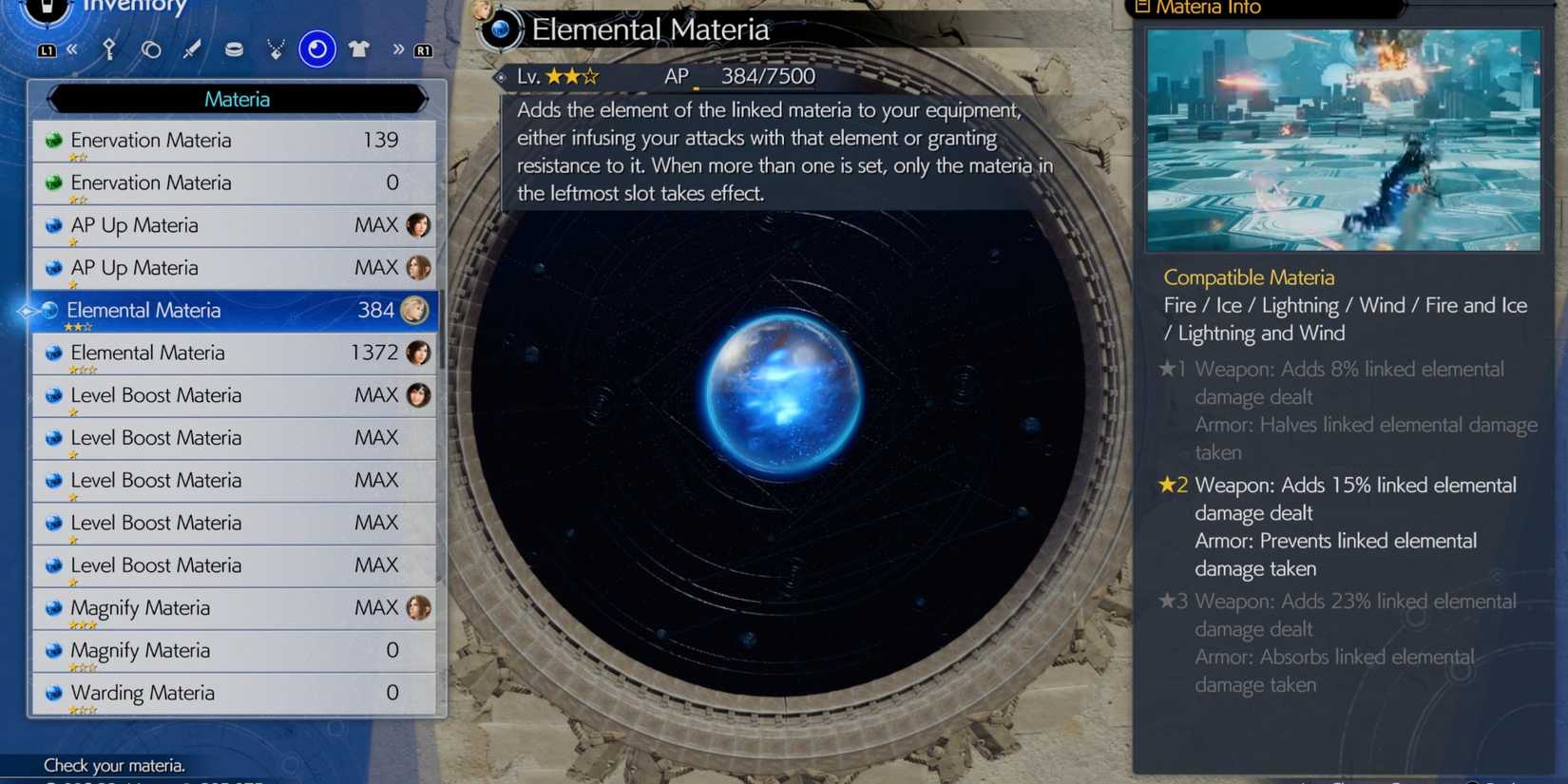Select the Materia list header banner
1568x784 pixels.
[238, 99]
